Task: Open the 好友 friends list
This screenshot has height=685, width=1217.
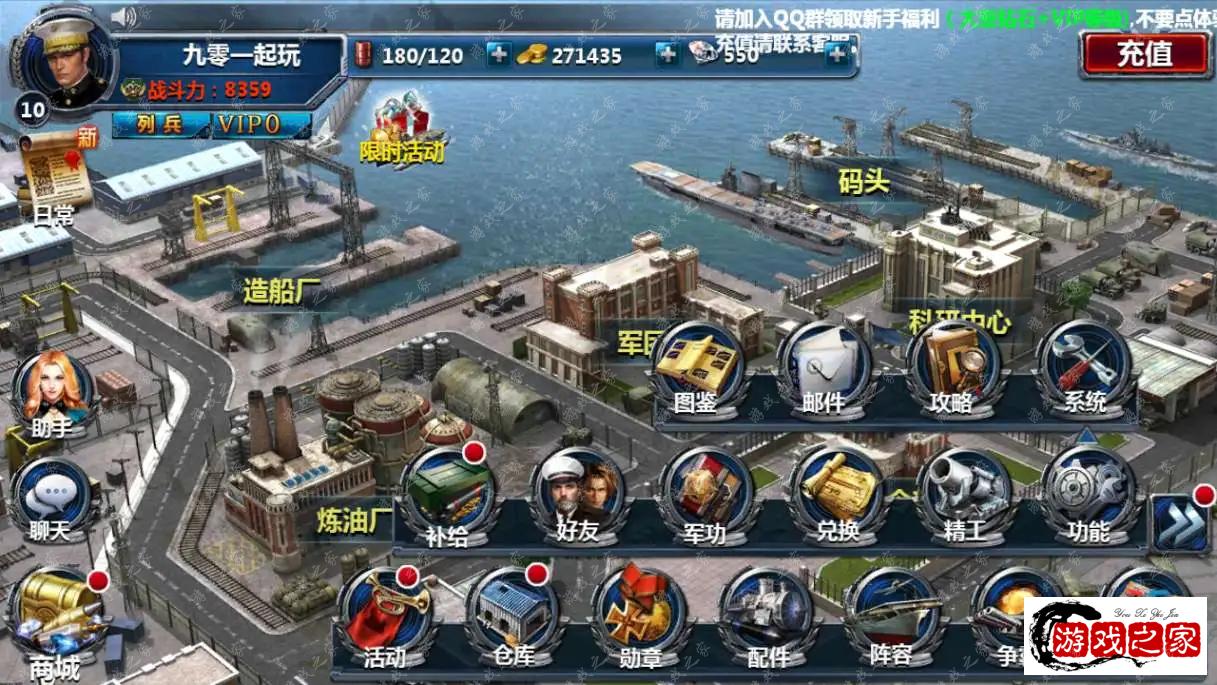Action: coord(577,497)
